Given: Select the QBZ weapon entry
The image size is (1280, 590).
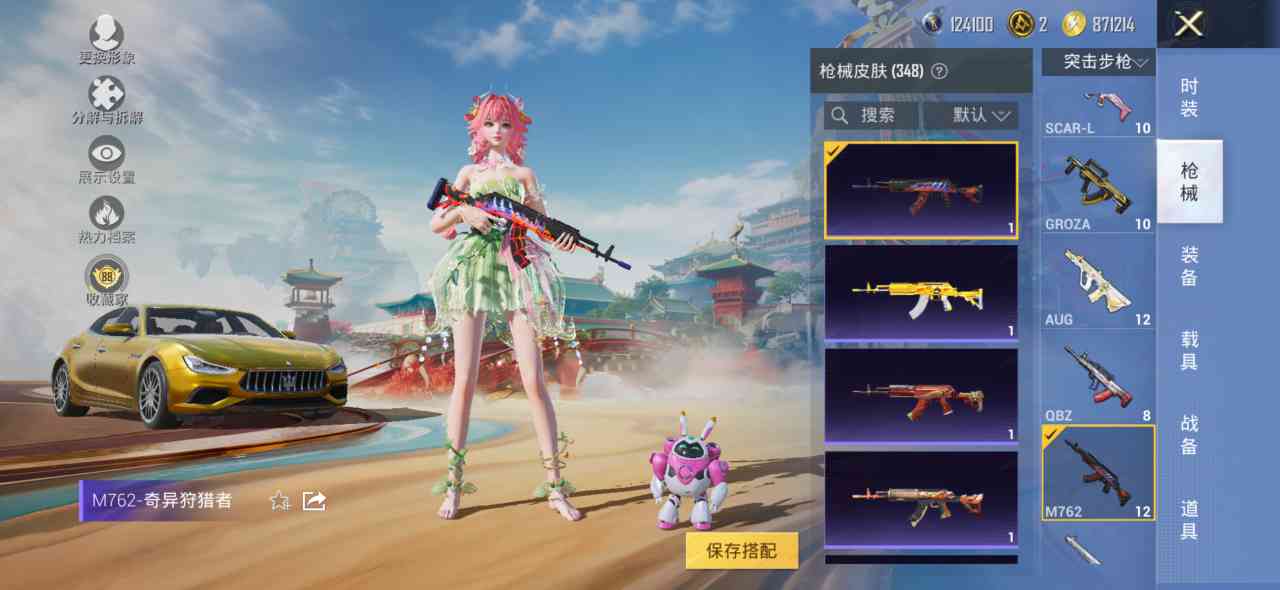Looking at the screenshot, I should [x=1098, y=380].
